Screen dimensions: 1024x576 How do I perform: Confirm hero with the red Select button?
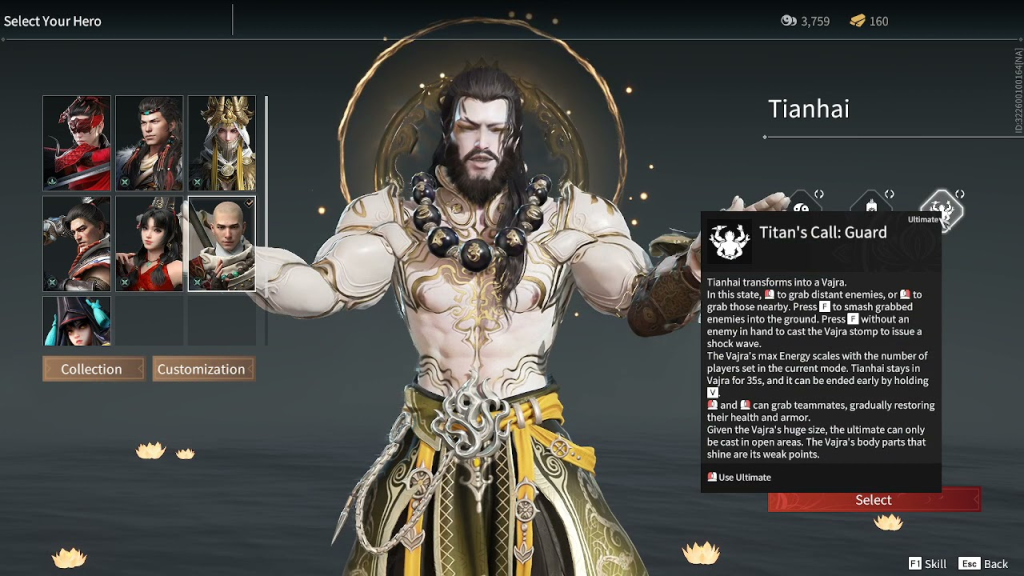[873, 500]
